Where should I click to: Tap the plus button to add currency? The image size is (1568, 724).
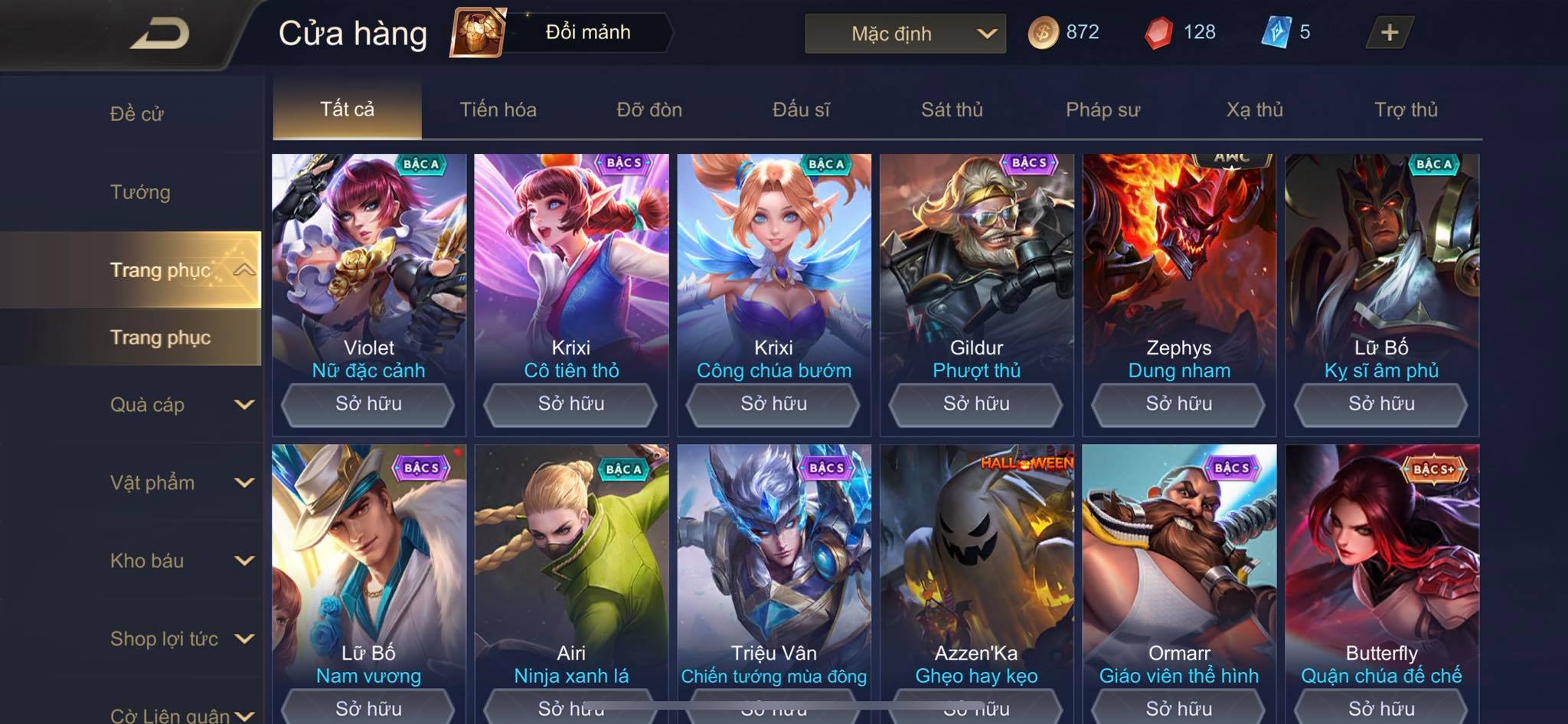1389,32
